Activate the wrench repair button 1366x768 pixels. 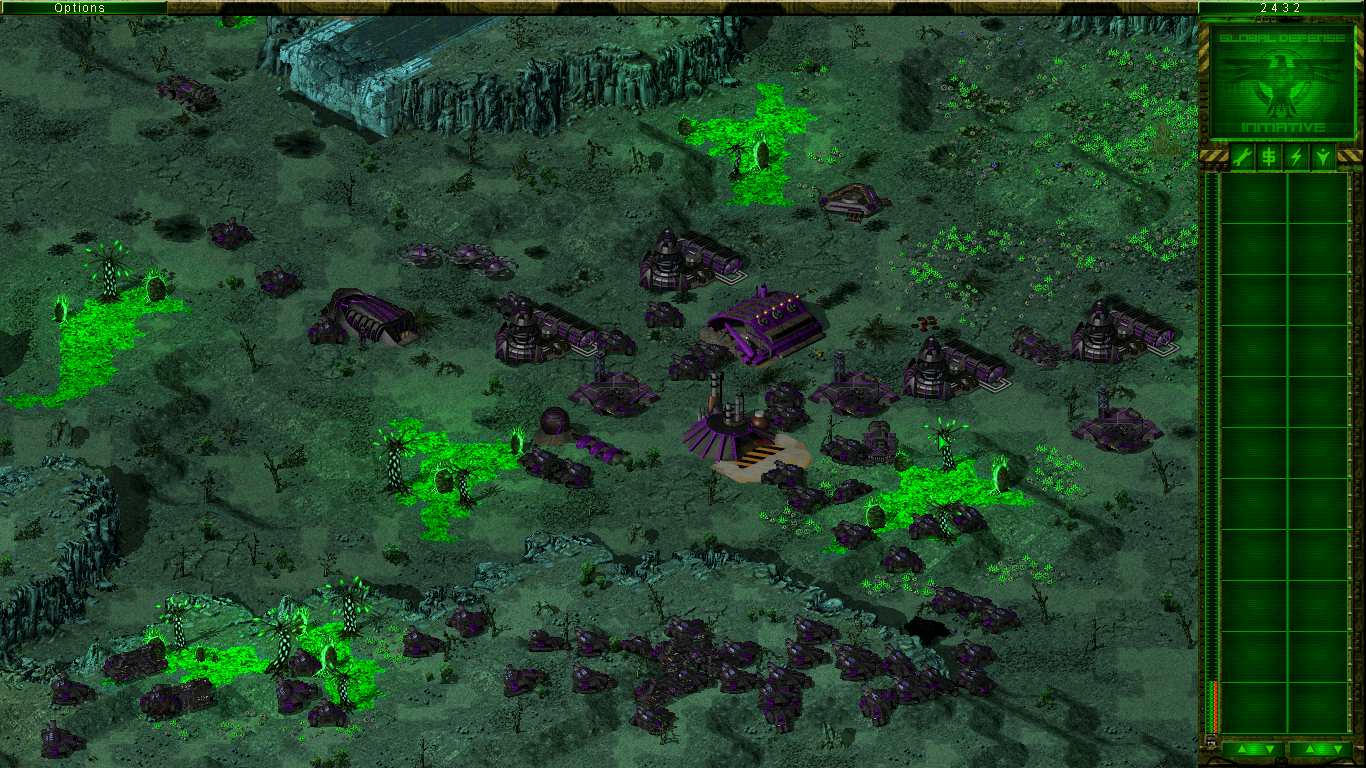point(1242,157)
